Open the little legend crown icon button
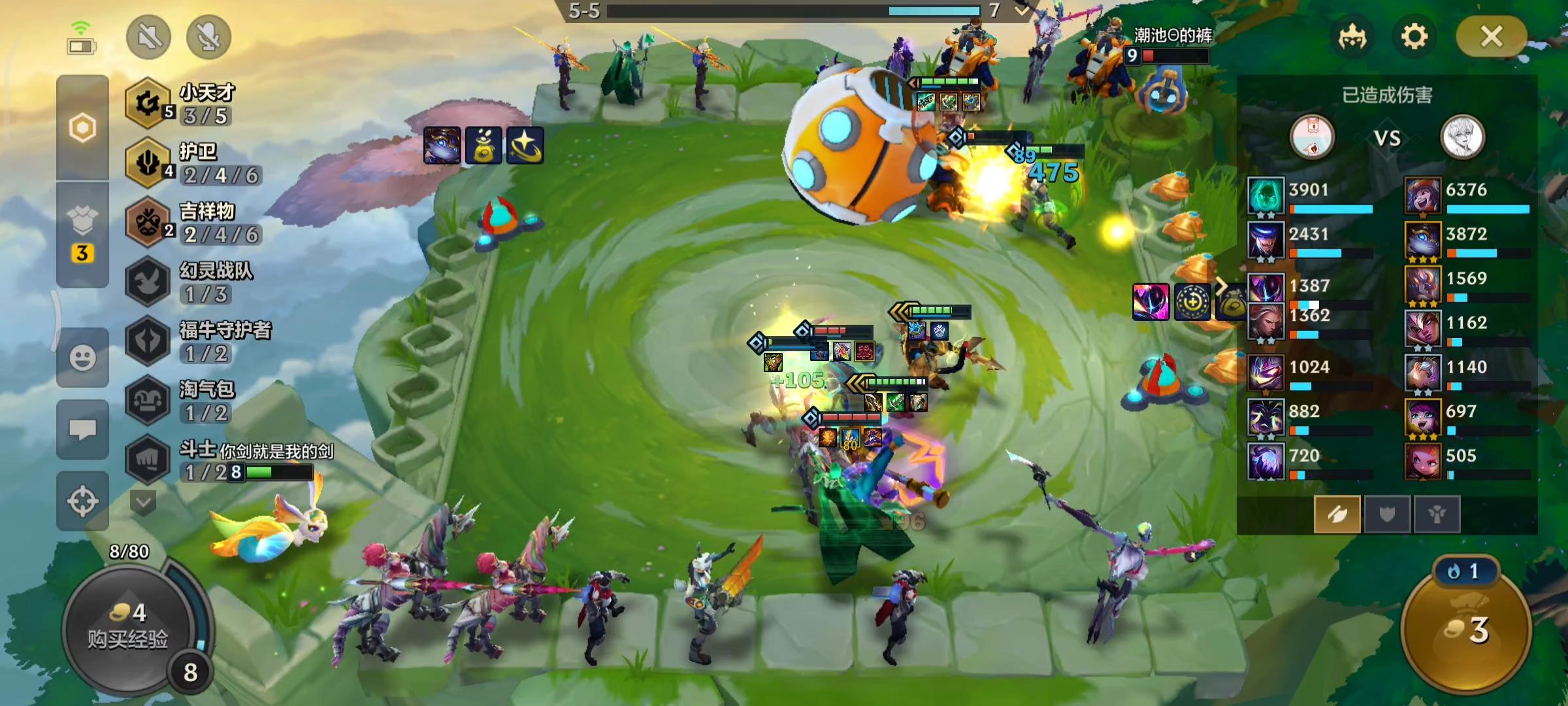Viewport: 1568px width, 706px height. tap(1352, 37)
